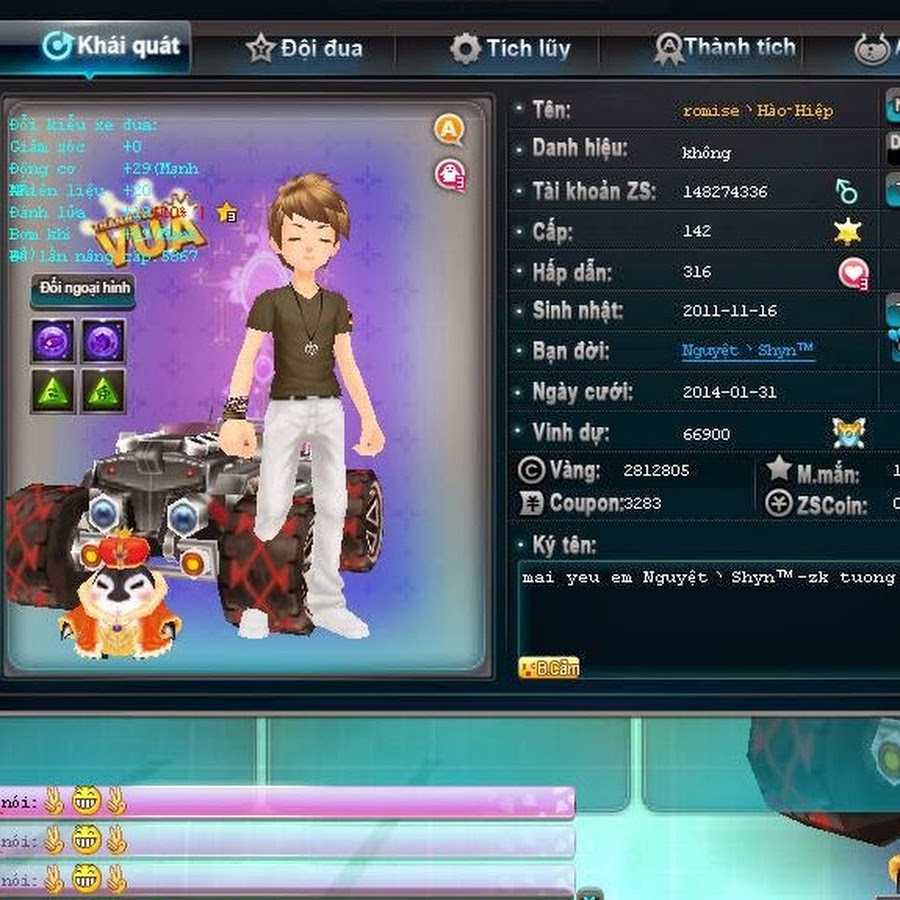Click the B.Cấm button under signature
This screenshot has width=900, height=900.
(x=549, y=667)
